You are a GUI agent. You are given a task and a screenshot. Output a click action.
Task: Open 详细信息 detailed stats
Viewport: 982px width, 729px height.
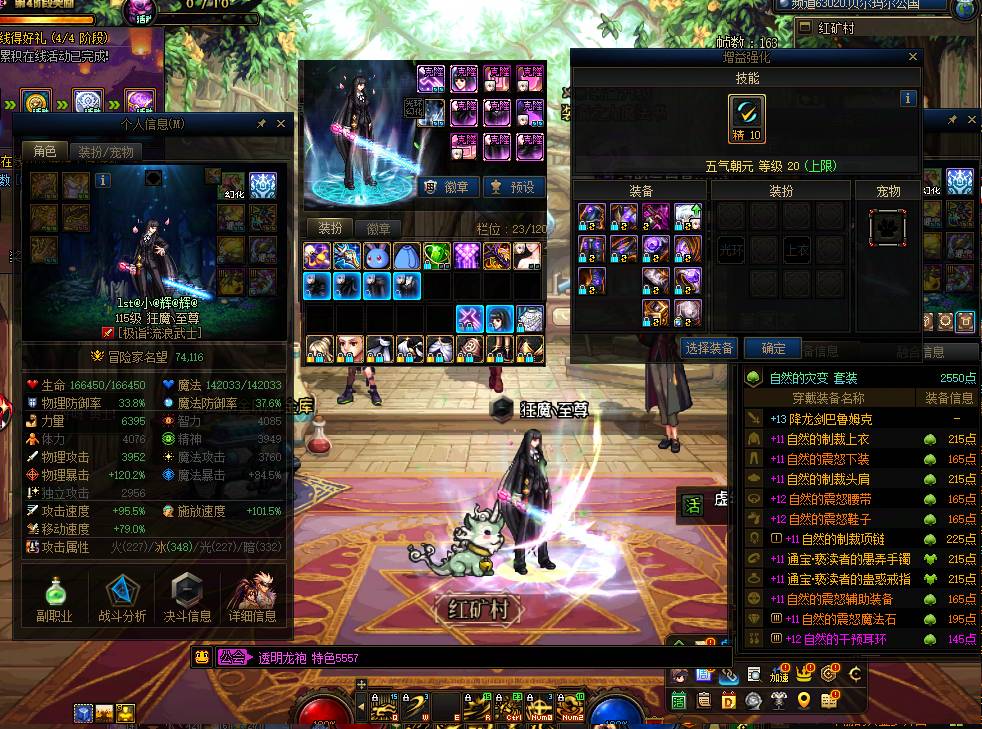click(252, 597)
